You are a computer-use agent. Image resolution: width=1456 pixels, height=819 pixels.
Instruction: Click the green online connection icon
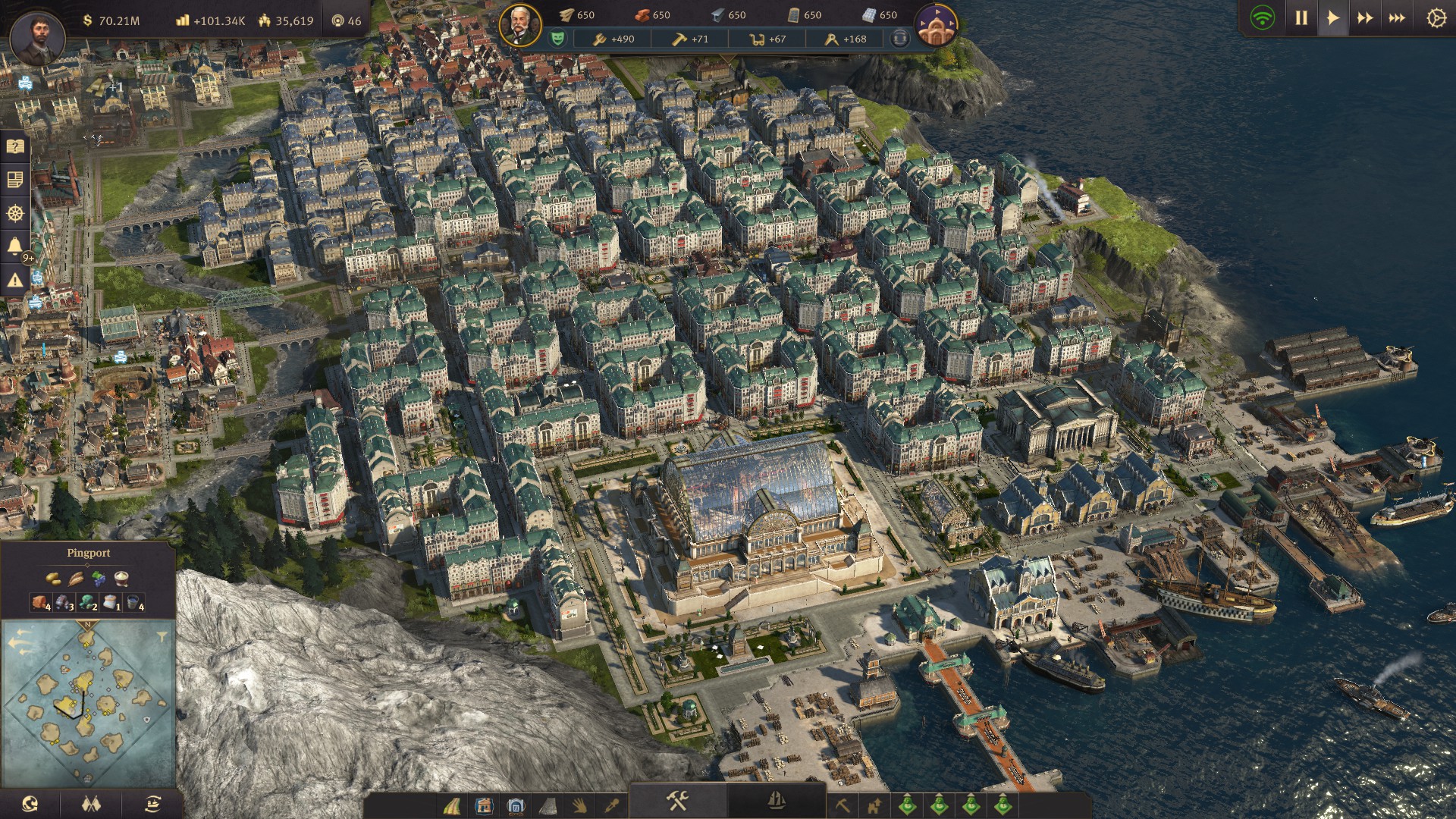tap(1263, 18)
